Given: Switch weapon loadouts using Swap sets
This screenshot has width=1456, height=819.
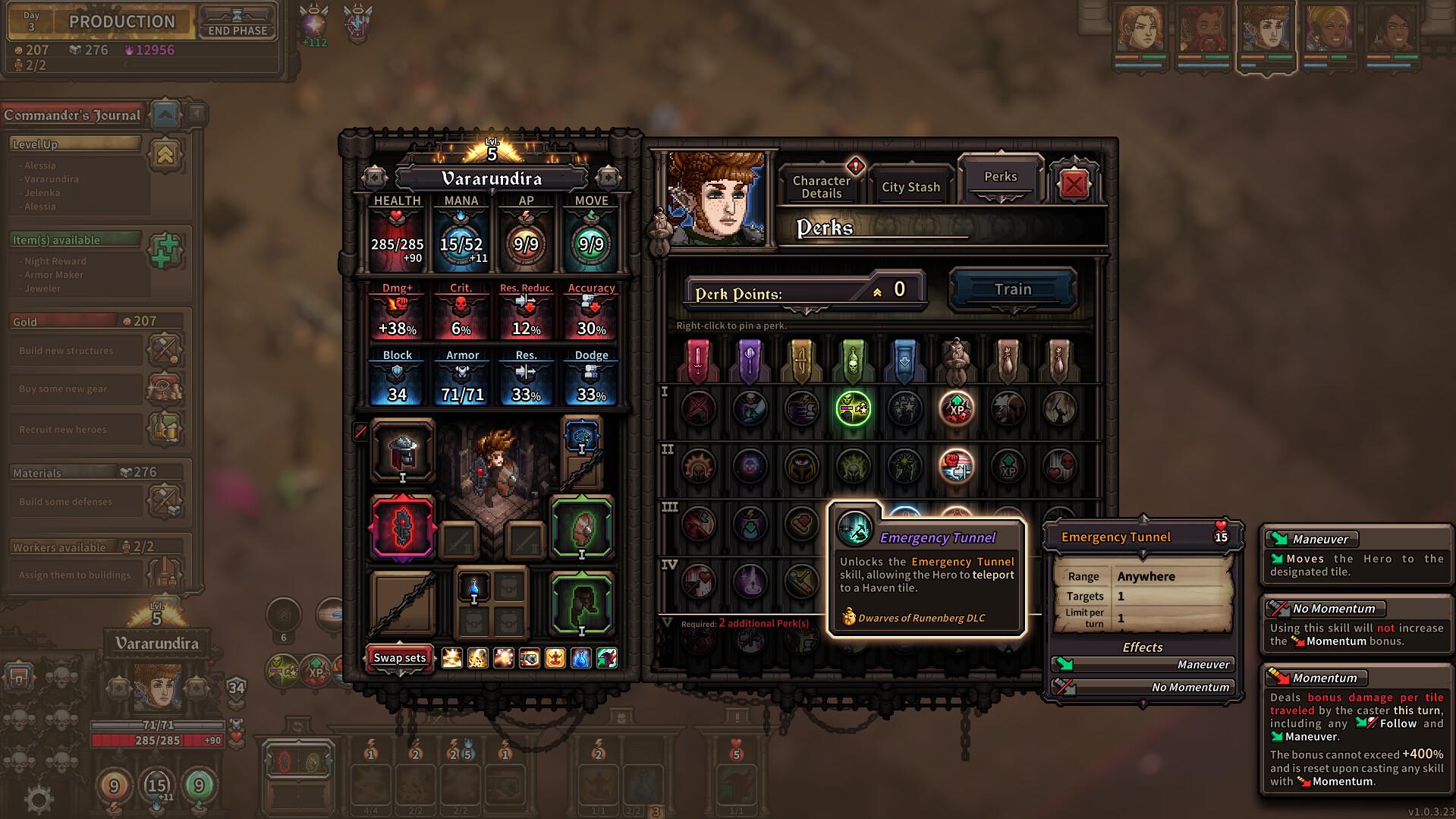Looking at the screenshot, I should [399, 658].
